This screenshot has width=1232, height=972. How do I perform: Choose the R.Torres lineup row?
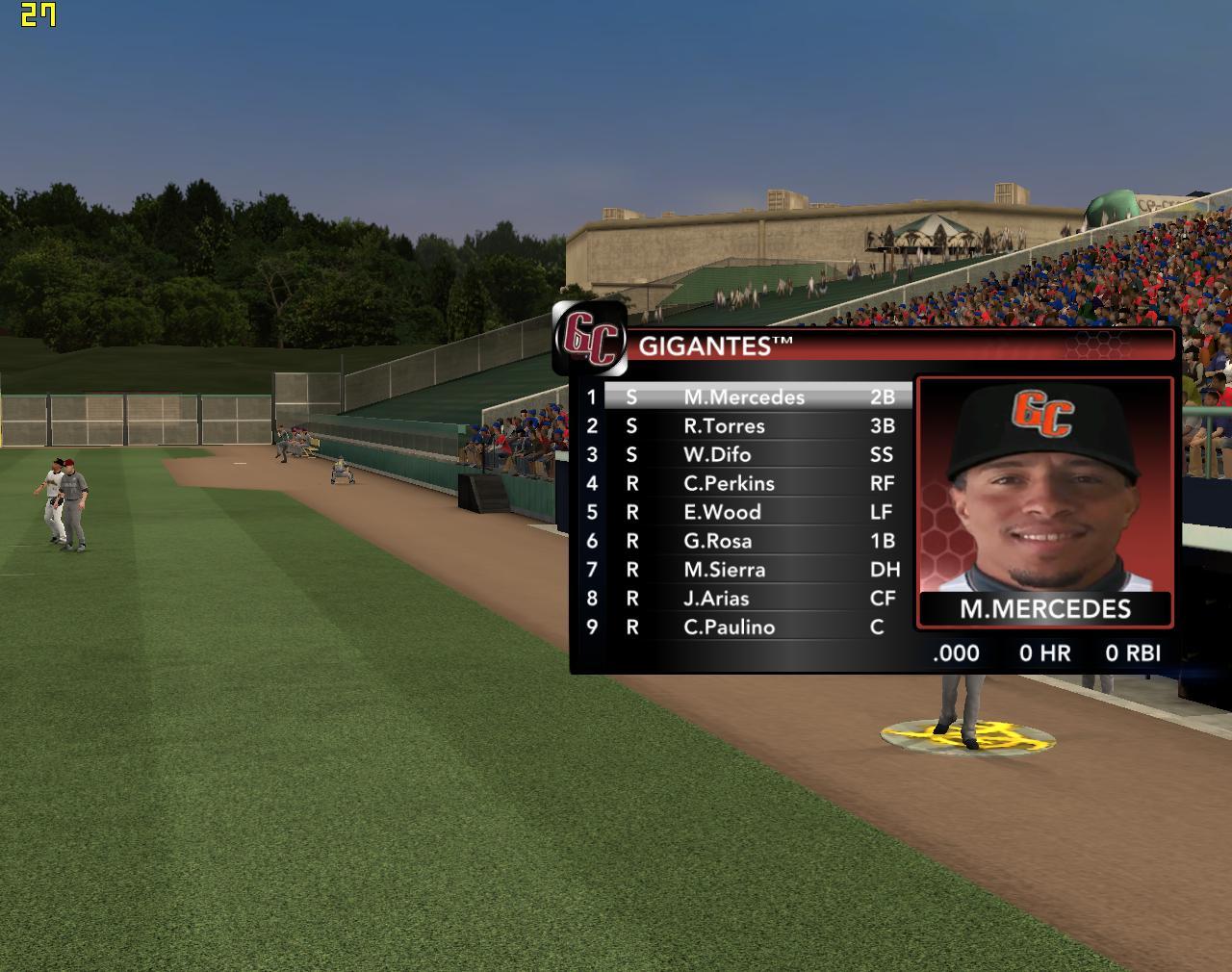tap(724, 425)
